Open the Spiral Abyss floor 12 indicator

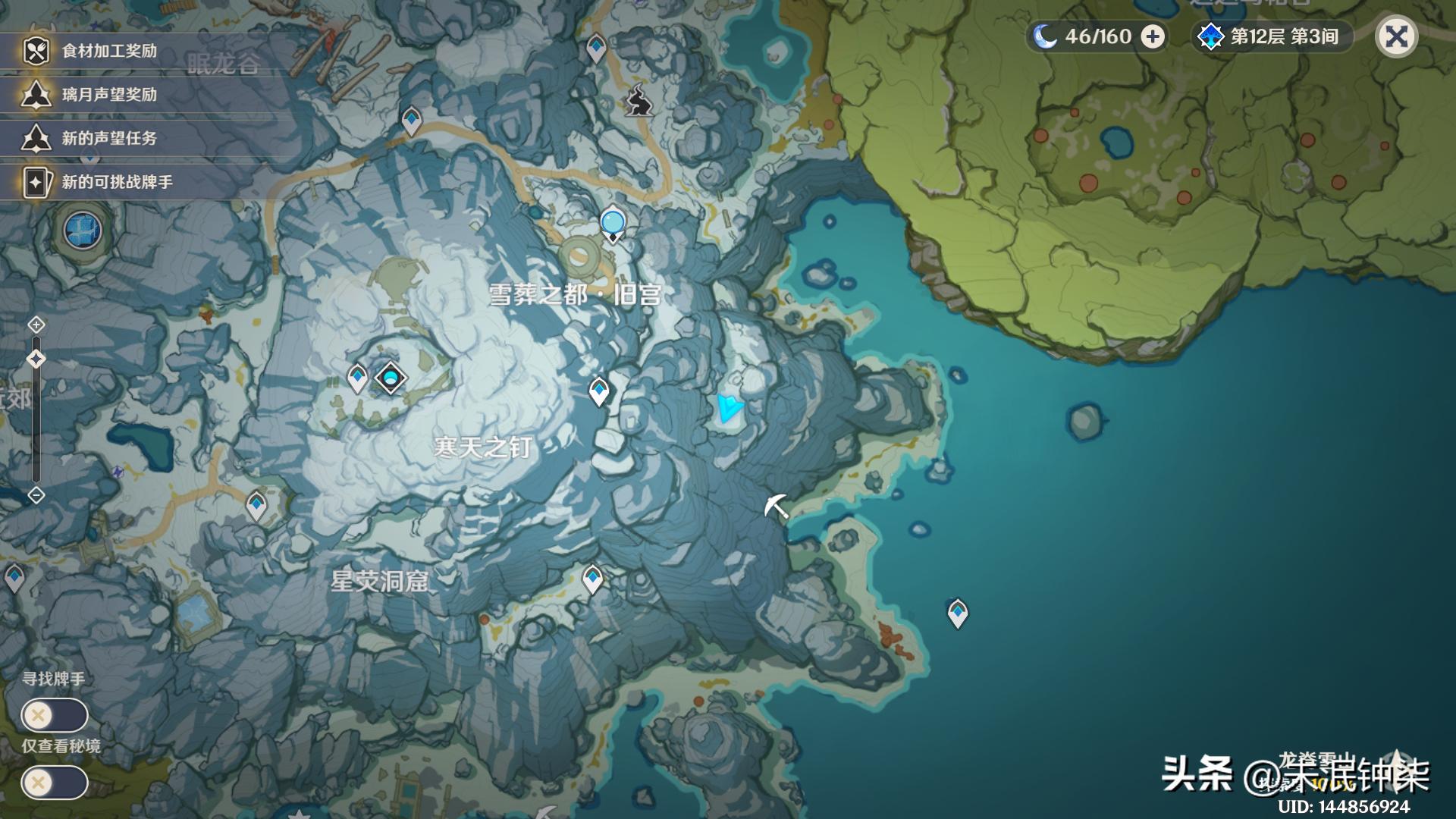1272,36
